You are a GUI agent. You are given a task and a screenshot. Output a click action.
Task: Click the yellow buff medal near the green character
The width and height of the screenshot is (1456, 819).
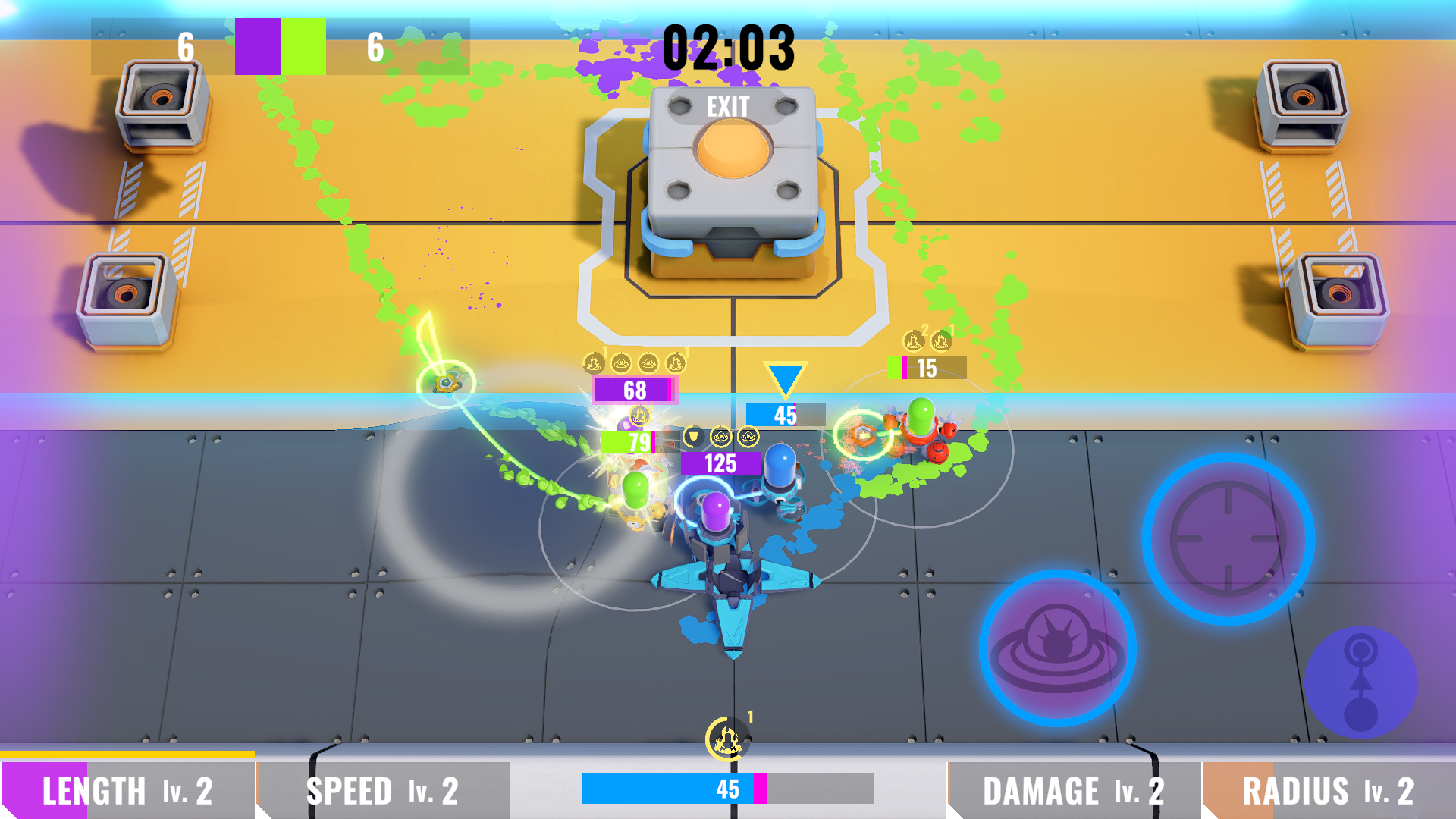point(640,415)
